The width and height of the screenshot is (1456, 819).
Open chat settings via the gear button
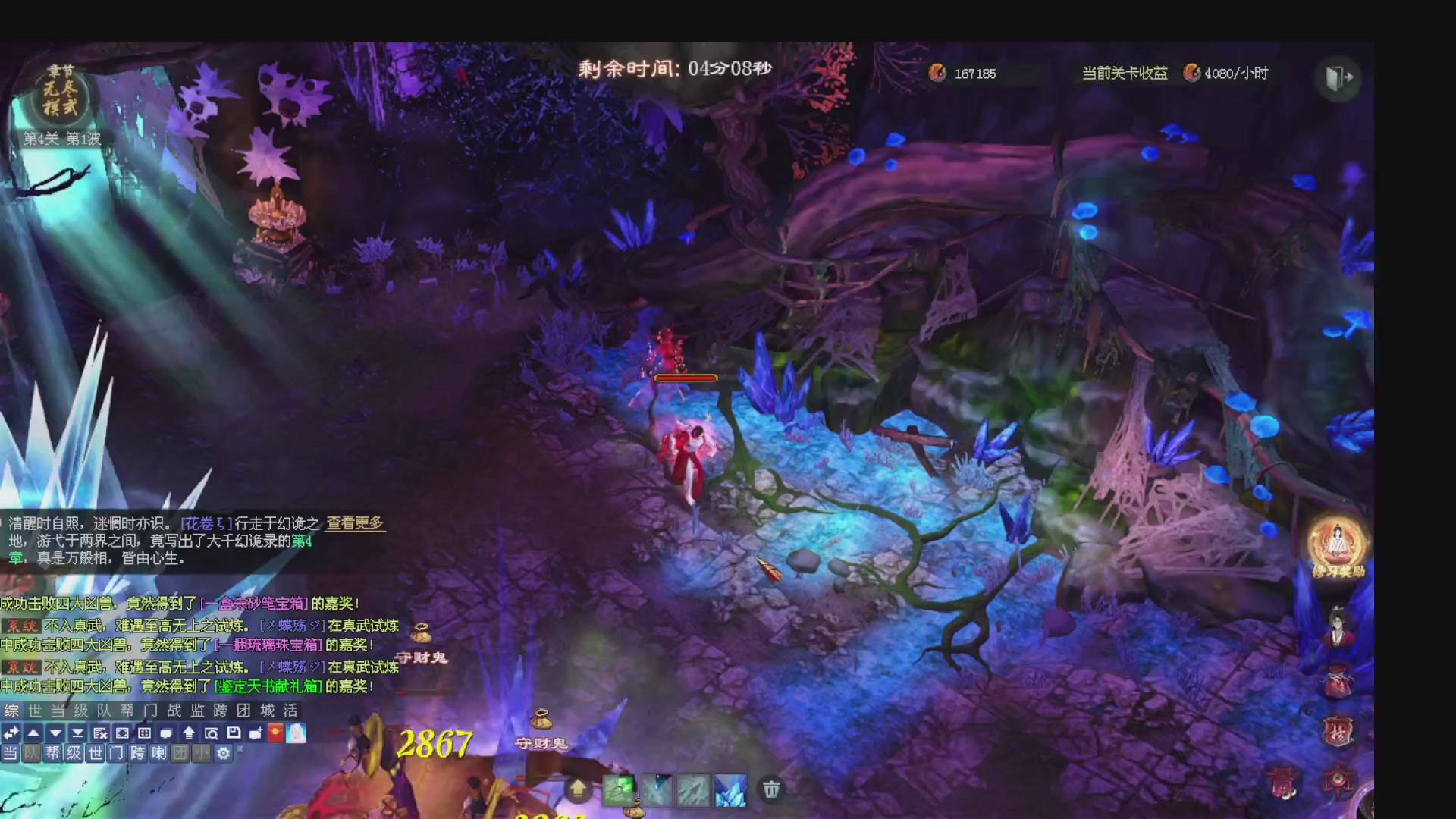tap(223, 754)
